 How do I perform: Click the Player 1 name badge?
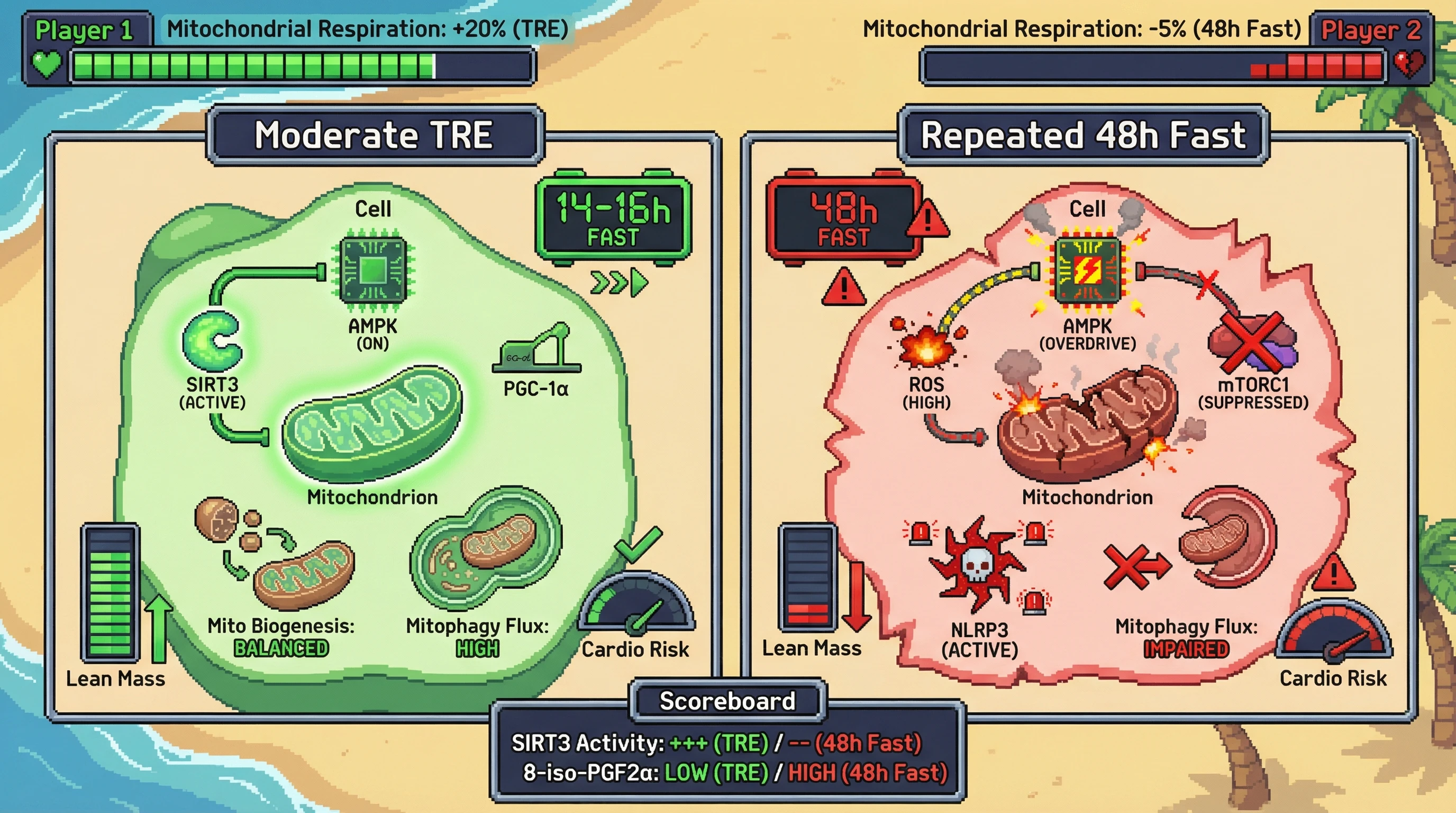coord(85,30)
